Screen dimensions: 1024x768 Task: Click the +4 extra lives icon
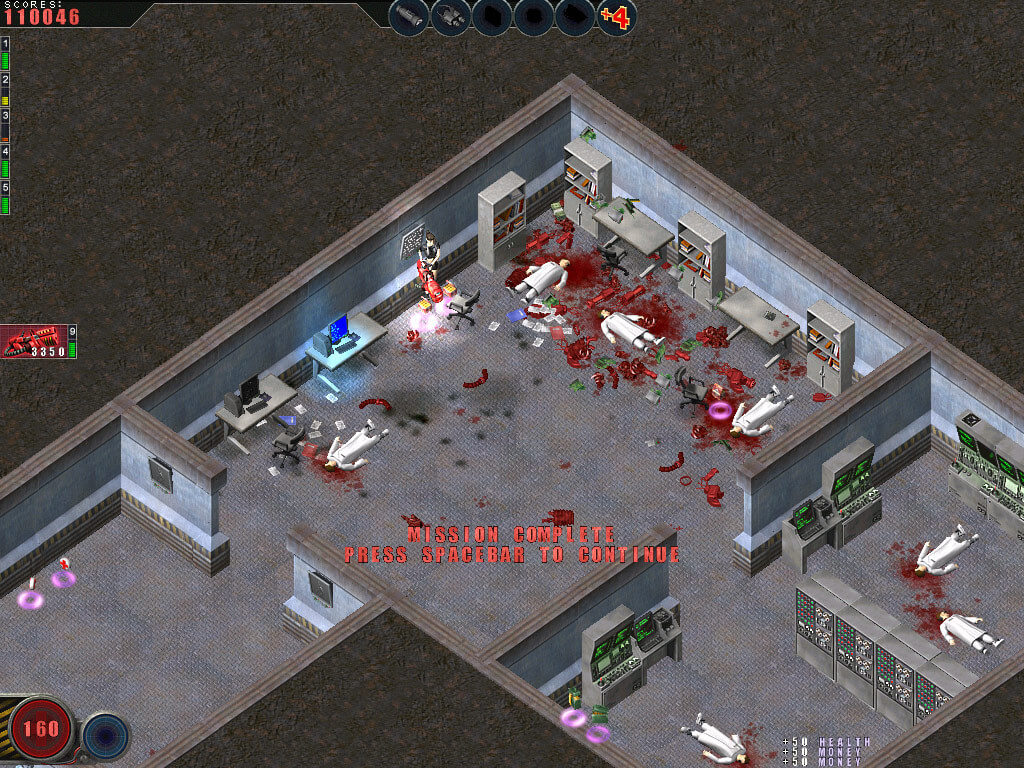coord(616,17)
